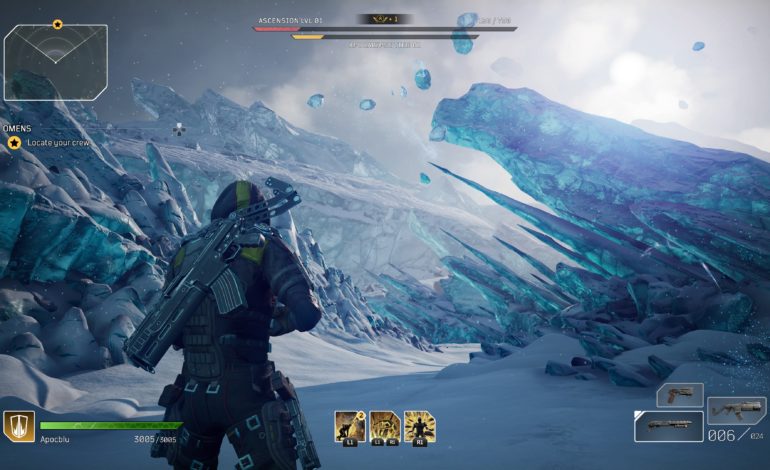Select the star objective marker on the minimap
This screenshot has height=470, width=770.
[57, 24]
